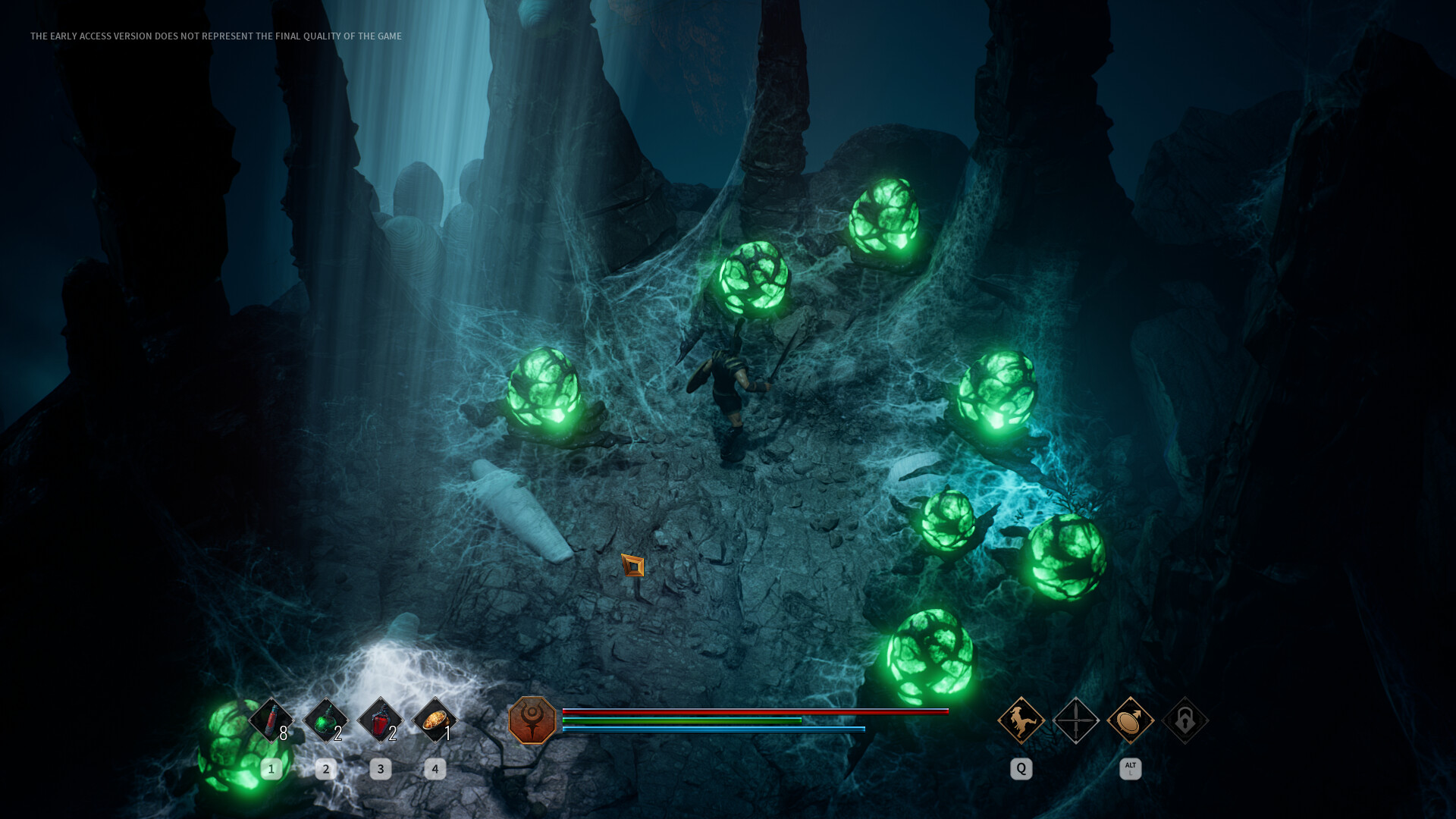
Task: Click the orange octagonal character emblem
Action: tap(532, 720)
